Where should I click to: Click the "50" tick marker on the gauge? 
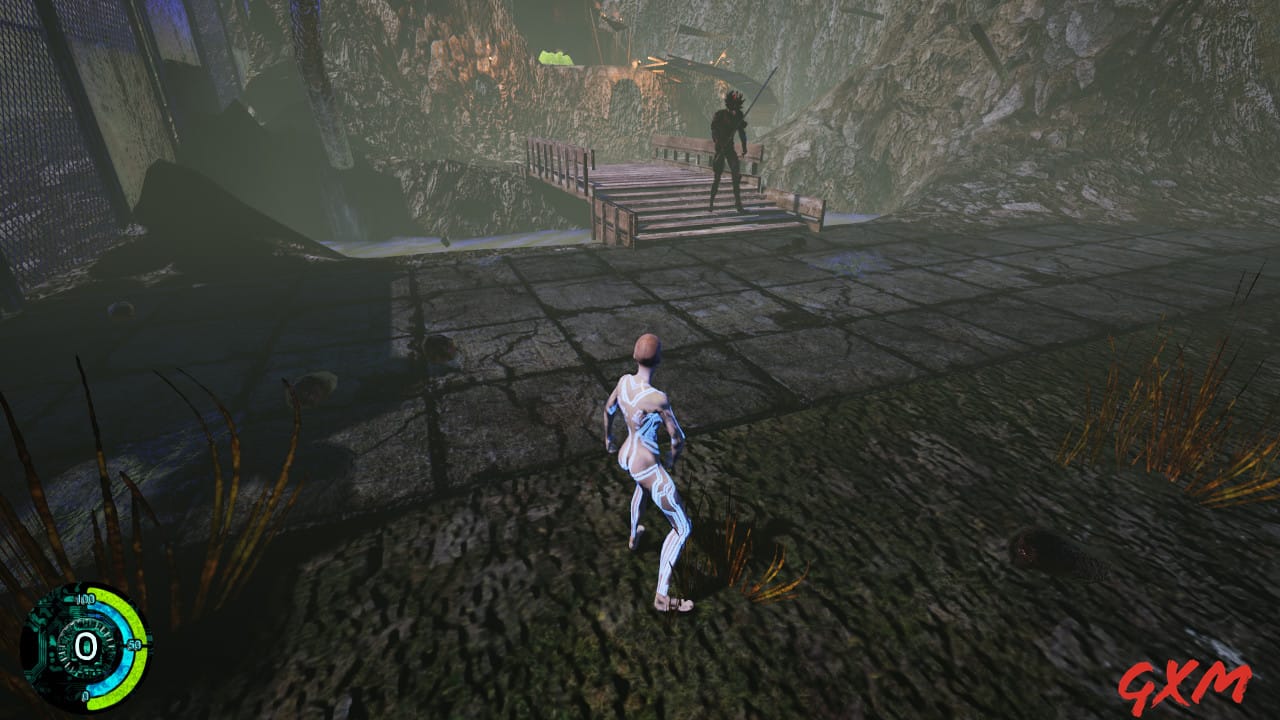tap(134, 645)
